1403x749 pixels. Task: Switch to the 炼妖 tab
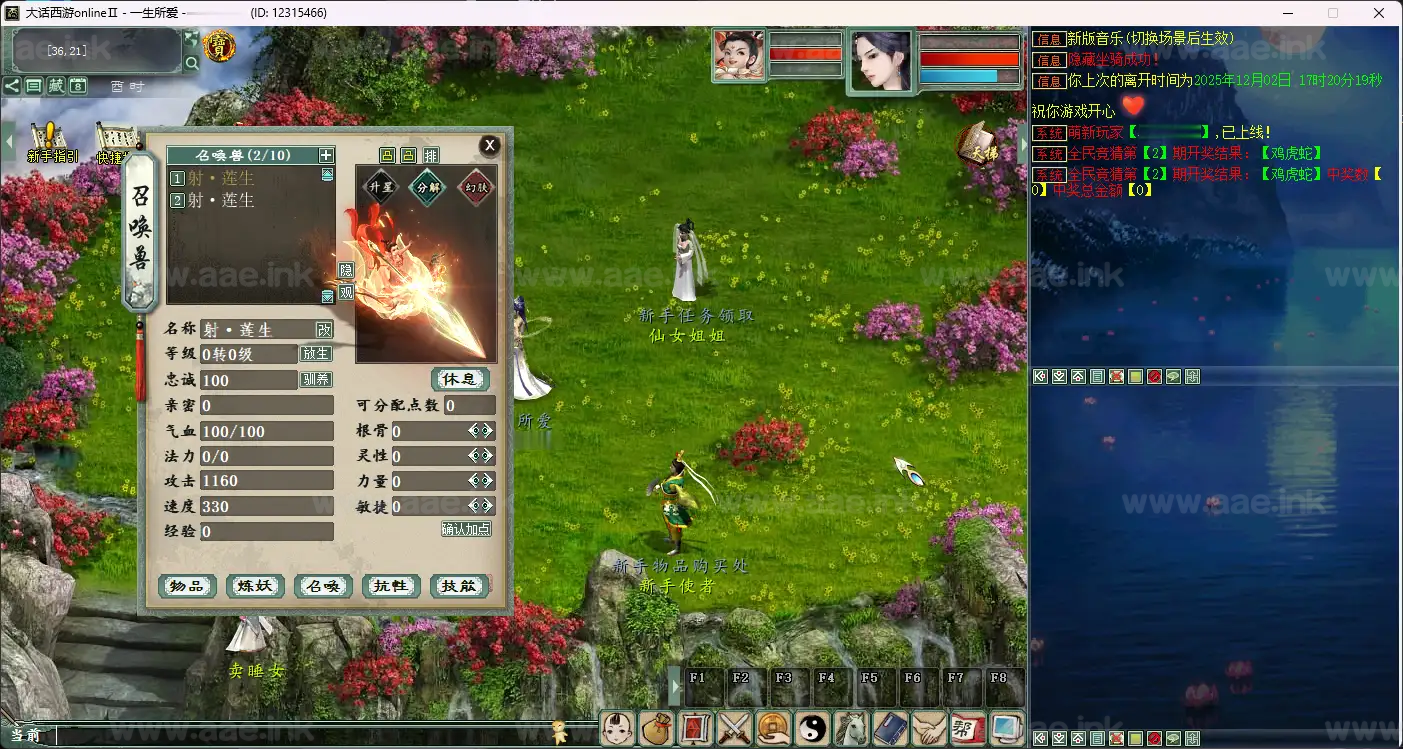pos(255,586)
